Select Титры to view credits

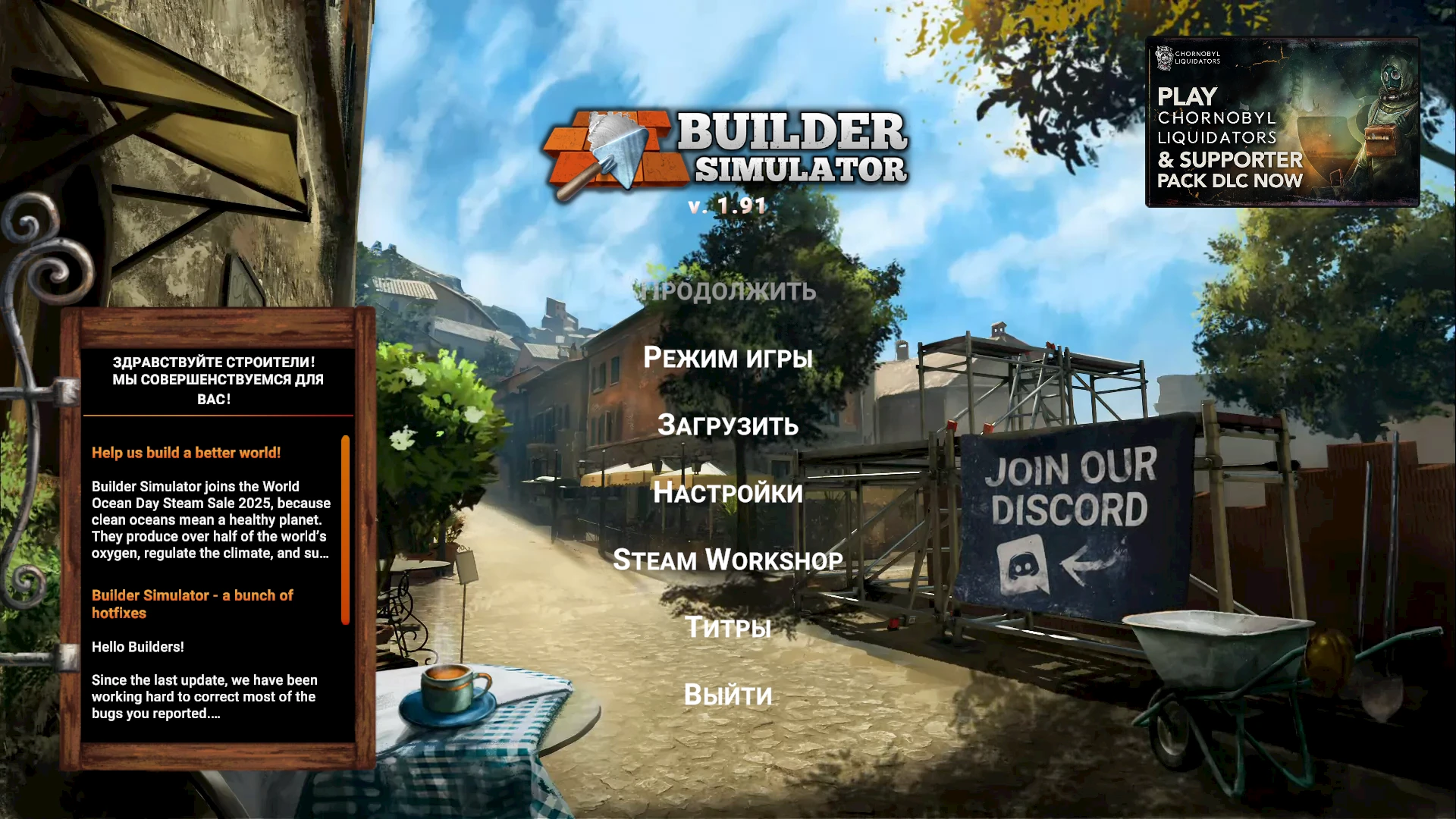[x=728, y=627]
